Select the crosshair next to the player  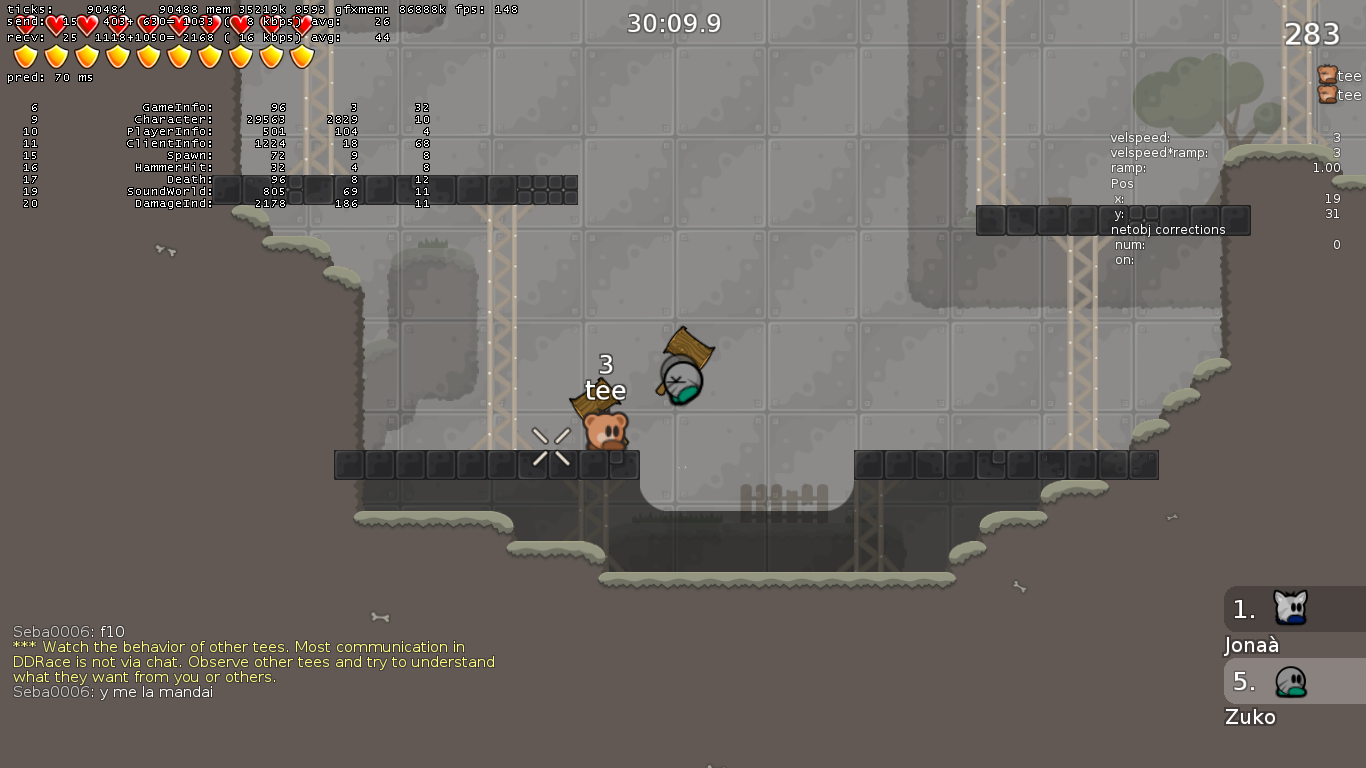552,449
